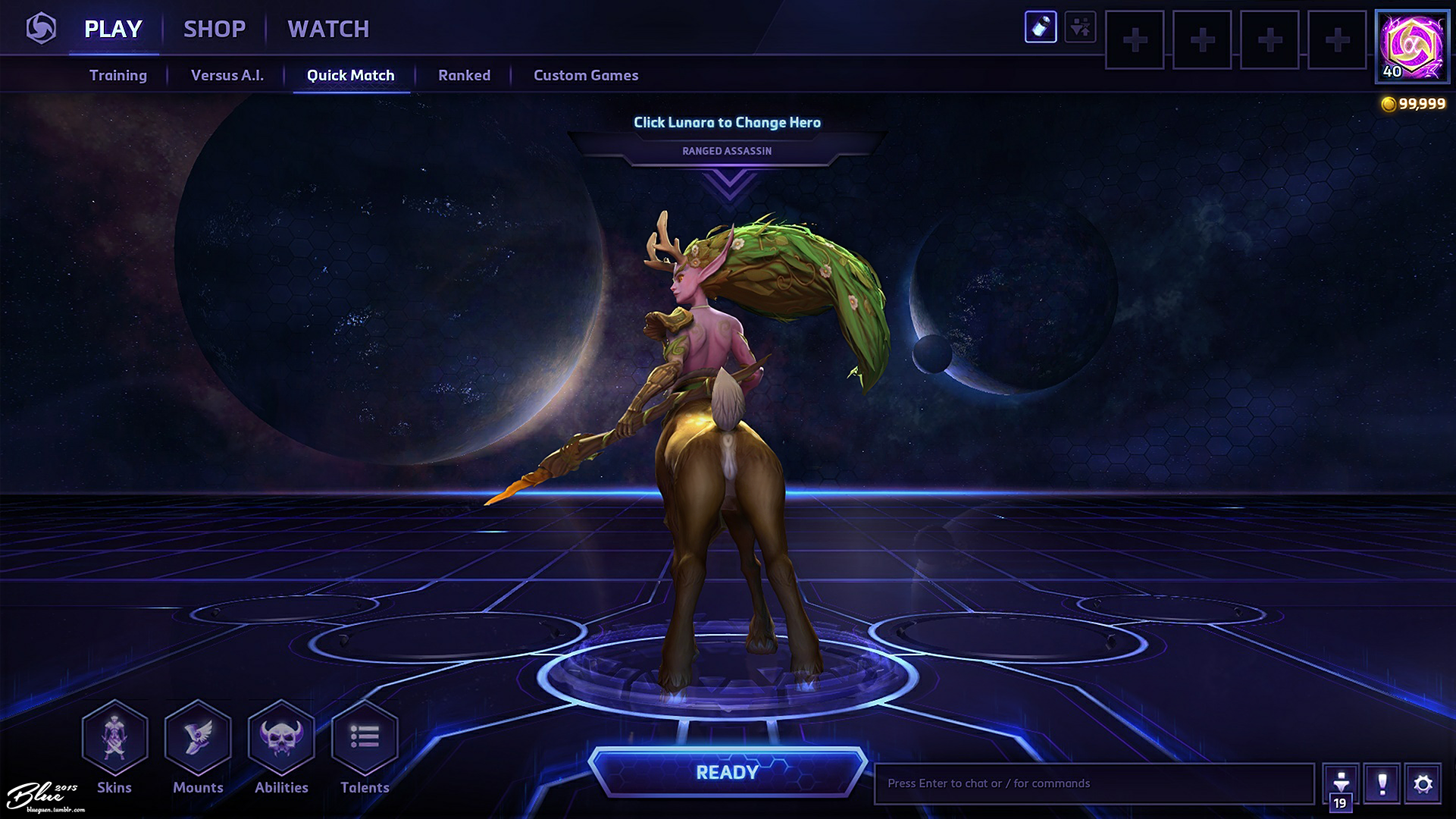Switch to Quick Match mode
The image size is (1456, 819).
coord(350,75)
